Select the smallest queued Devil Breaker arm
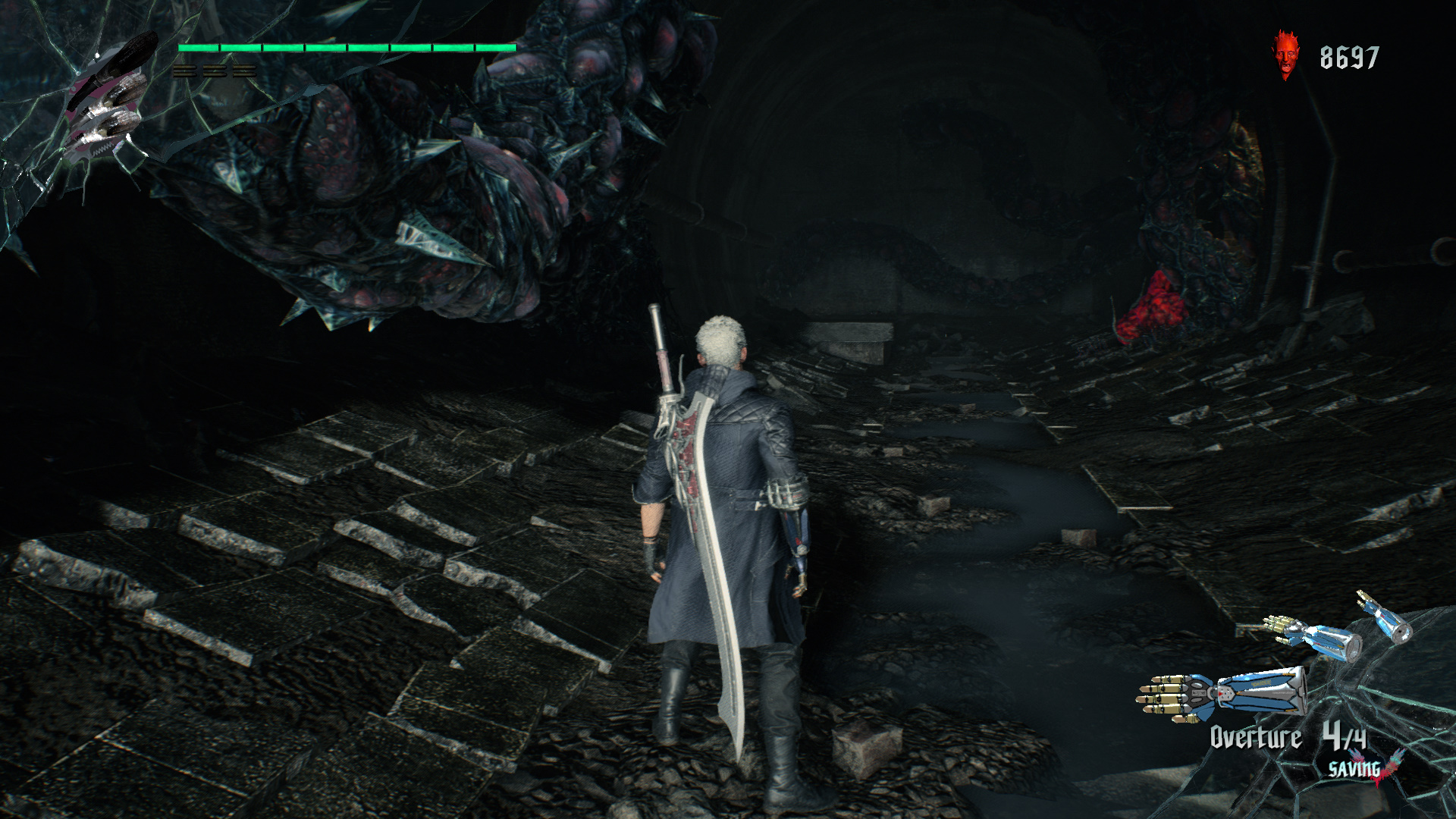Viewport: 1456px width, 819px height. point(1385,617)
